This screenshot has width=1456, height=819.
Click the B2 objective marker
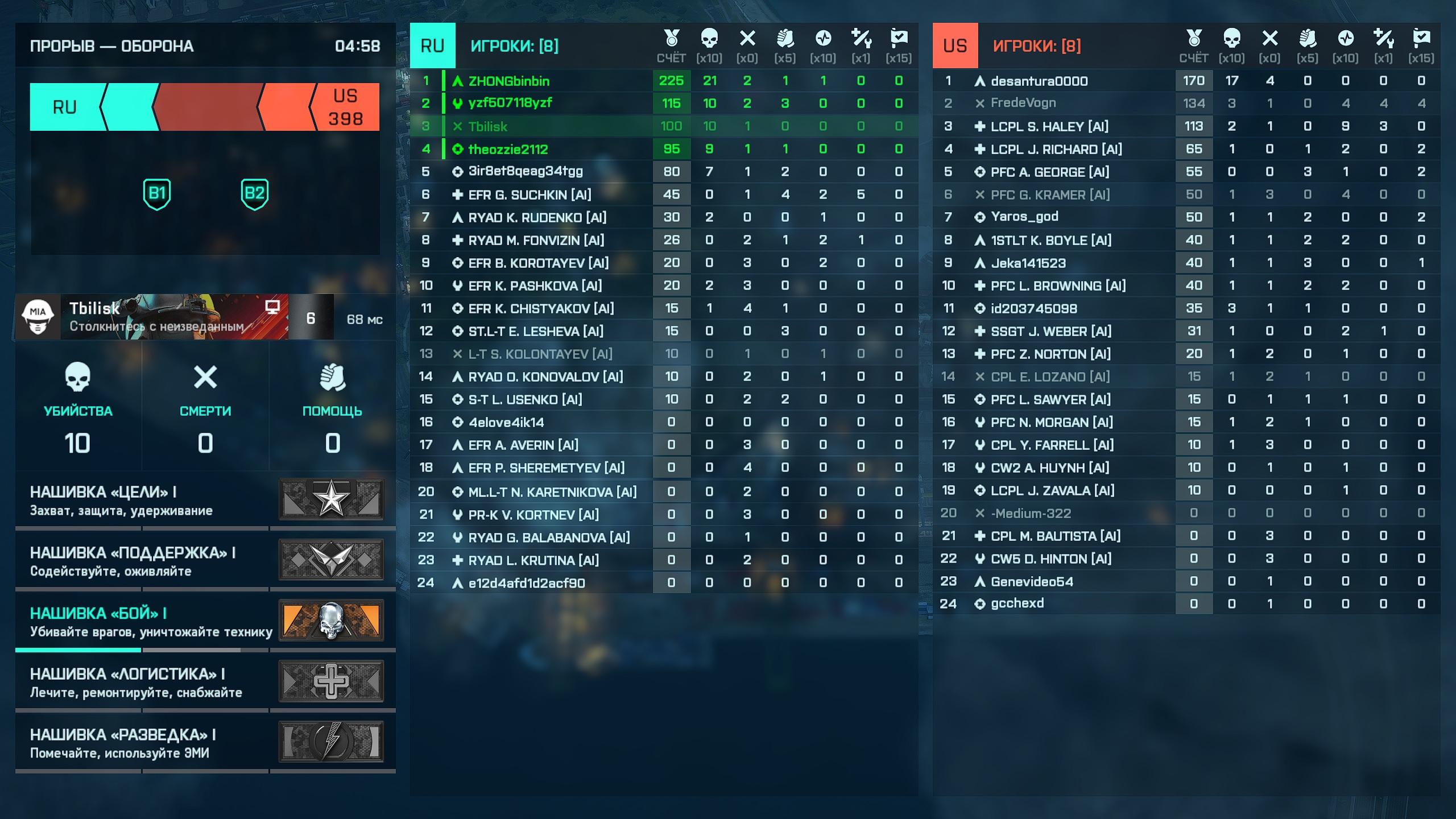pos(254,194)
